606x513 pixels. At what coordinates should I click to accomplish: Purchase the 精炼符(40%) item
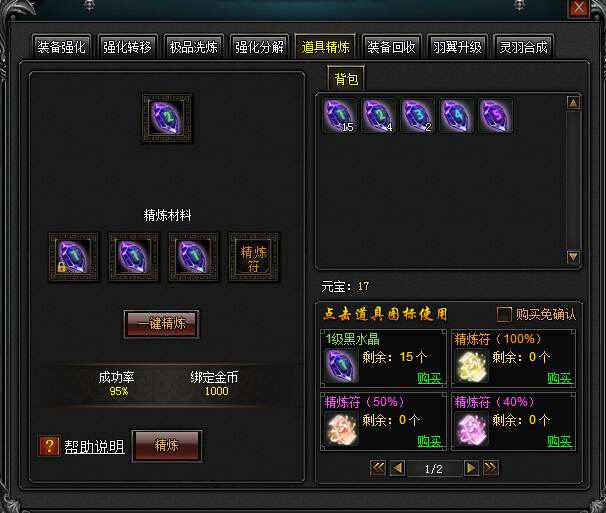(559, 441)
